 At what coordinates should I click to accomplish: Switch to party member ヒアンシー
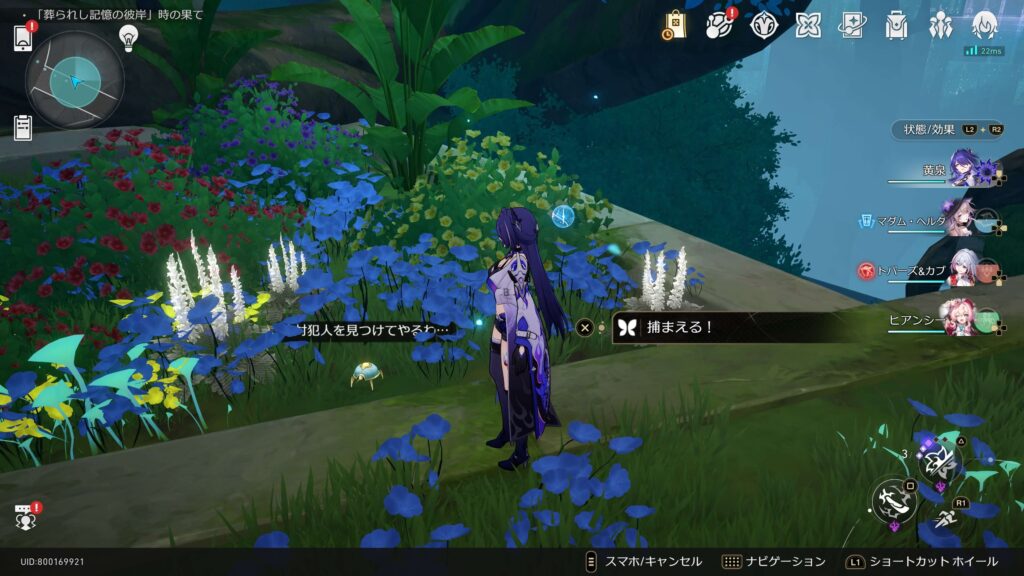click(960, 320)
